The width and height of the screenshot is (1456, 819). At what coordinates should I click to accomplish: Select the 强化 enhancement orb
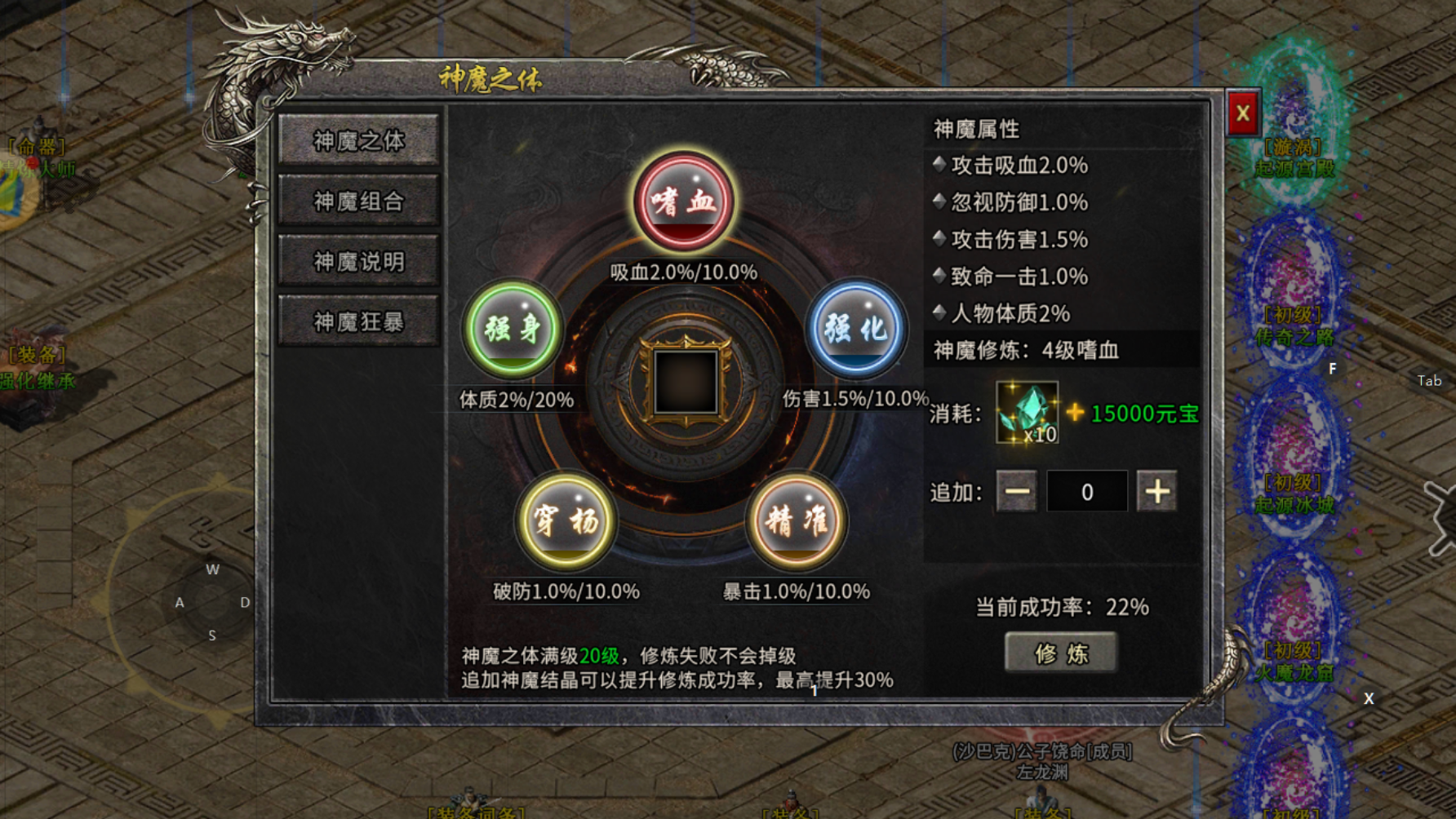856,329
